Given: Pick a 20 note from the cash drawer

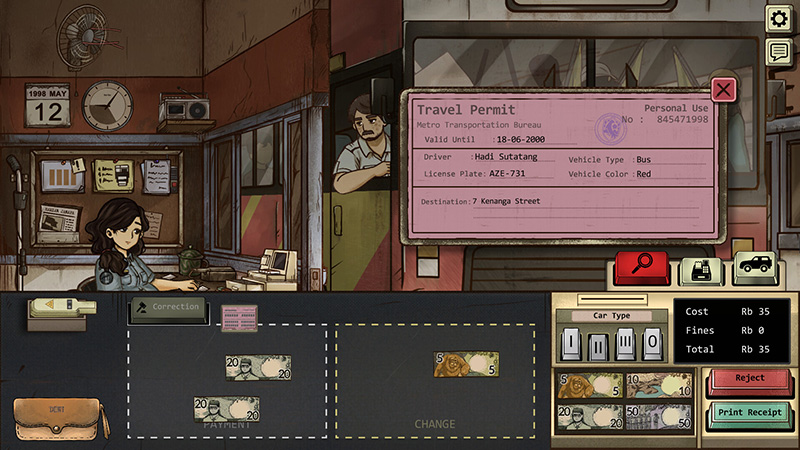Looking at the screenshot, I should point(586,416).
